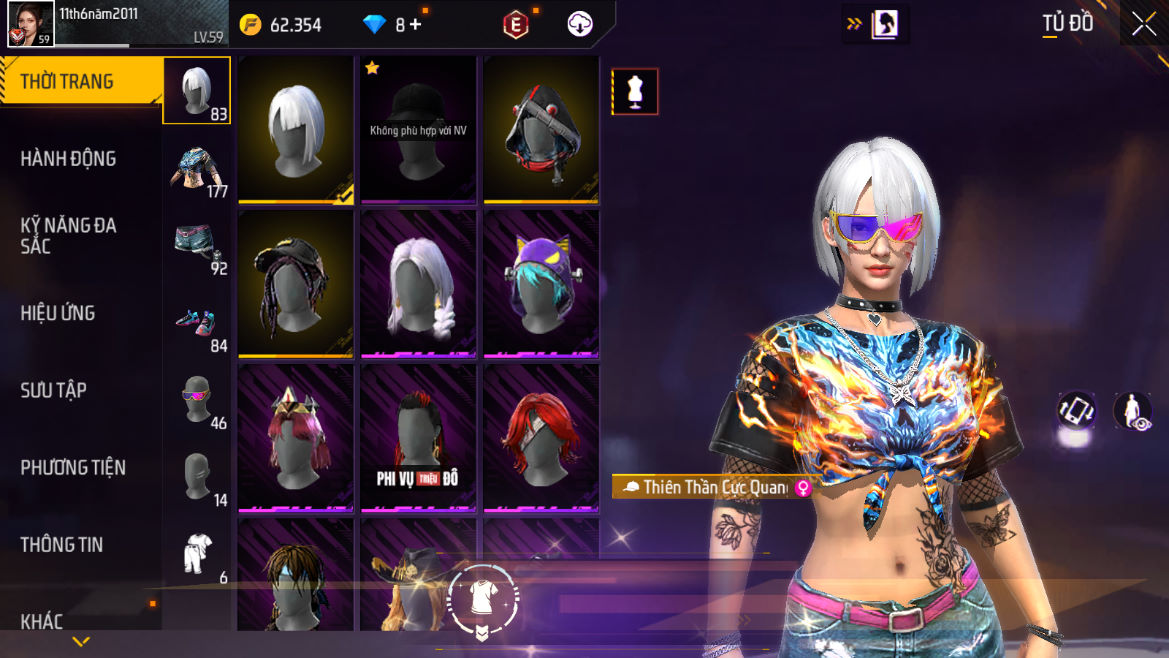Click the mannequin preview icon
The width and height of the screenshot is (1169, 658).
pyautogui.click(x=635, y=92)
